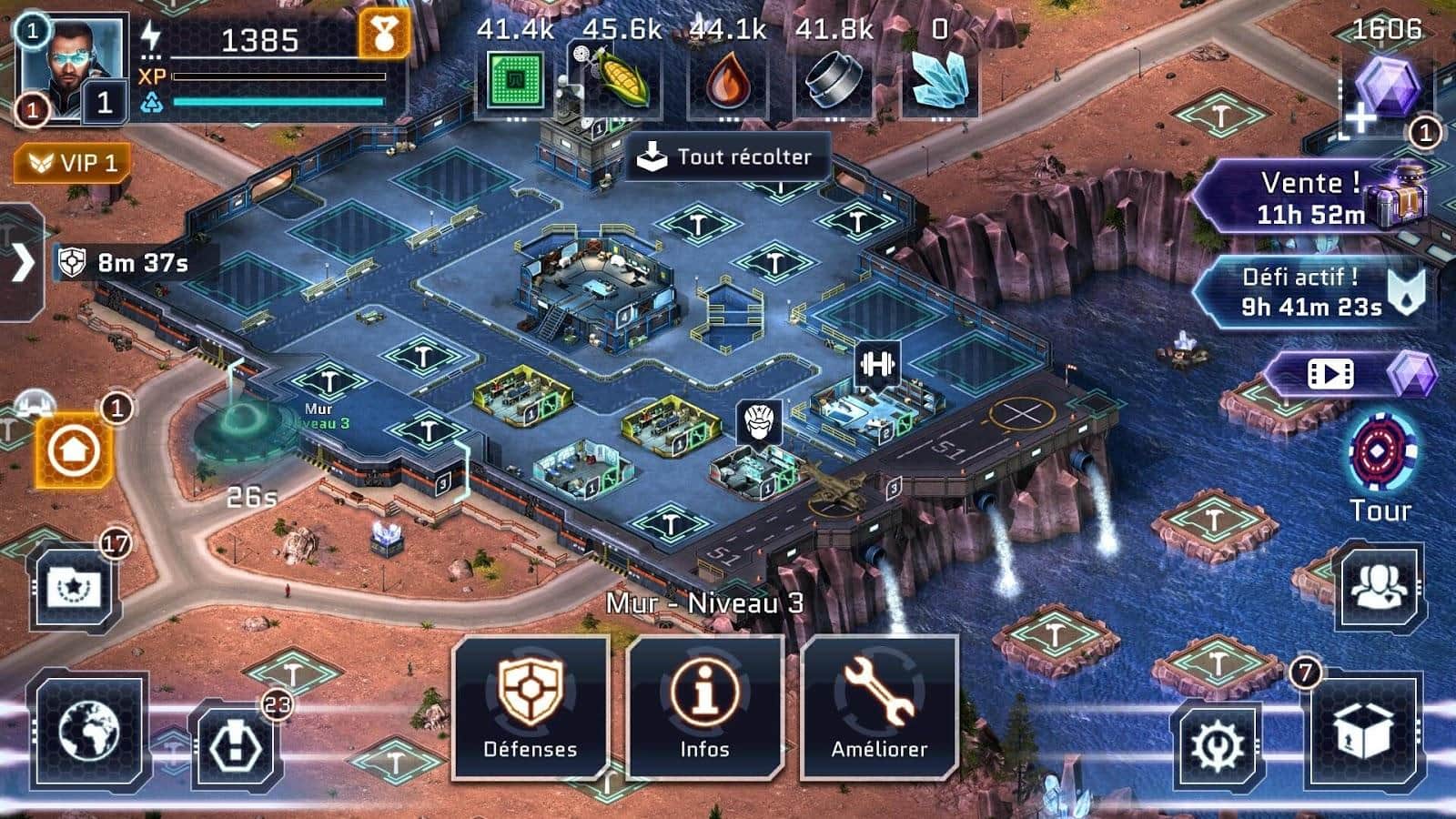Tap Tout récolter to collect resources
The image size is (1456, 819).
point(728,157)
